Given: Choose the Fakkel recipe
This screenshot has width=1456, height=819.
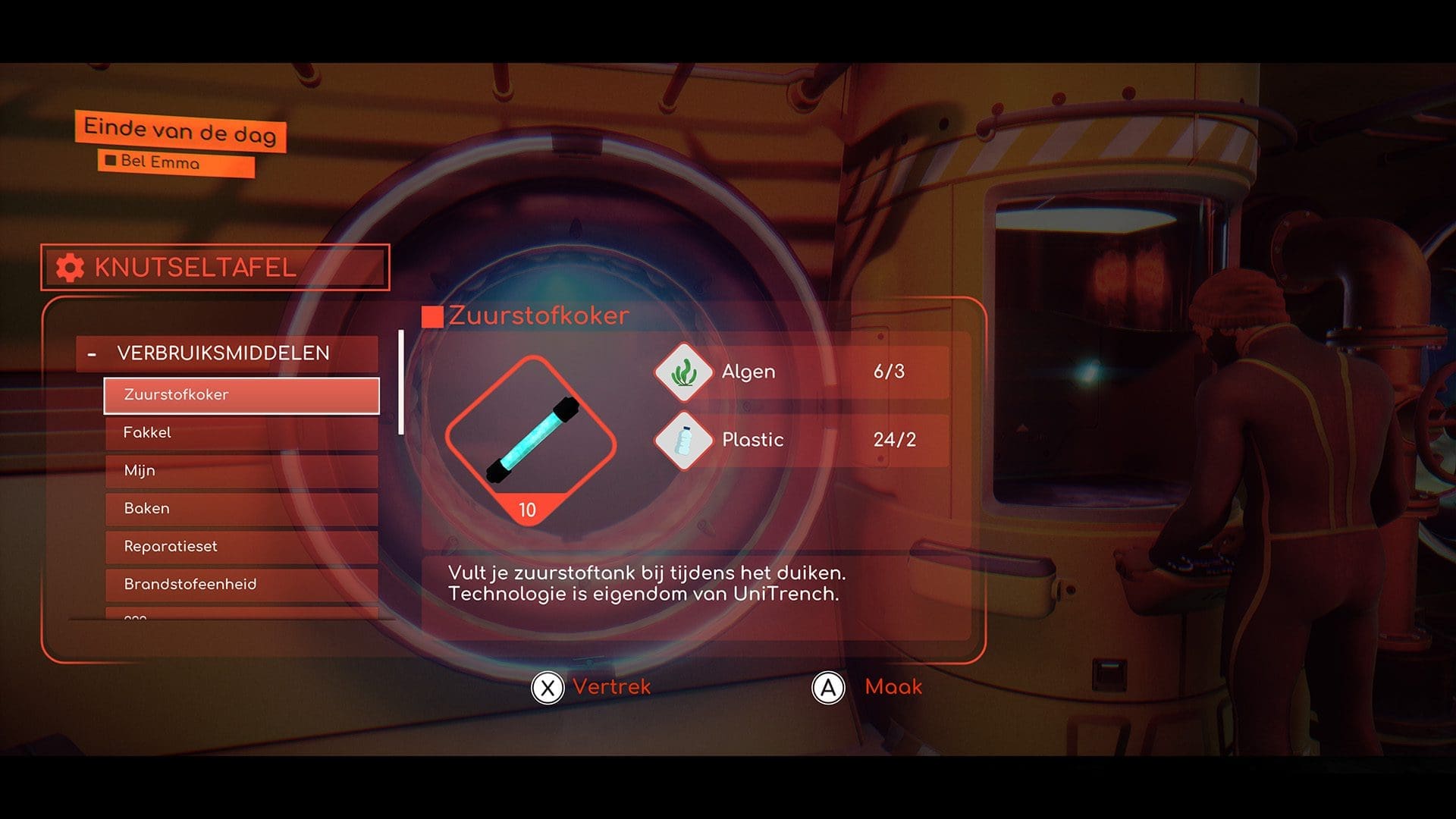Looking at the screenshot, I should pyautogui.click(x=241, y=433).
